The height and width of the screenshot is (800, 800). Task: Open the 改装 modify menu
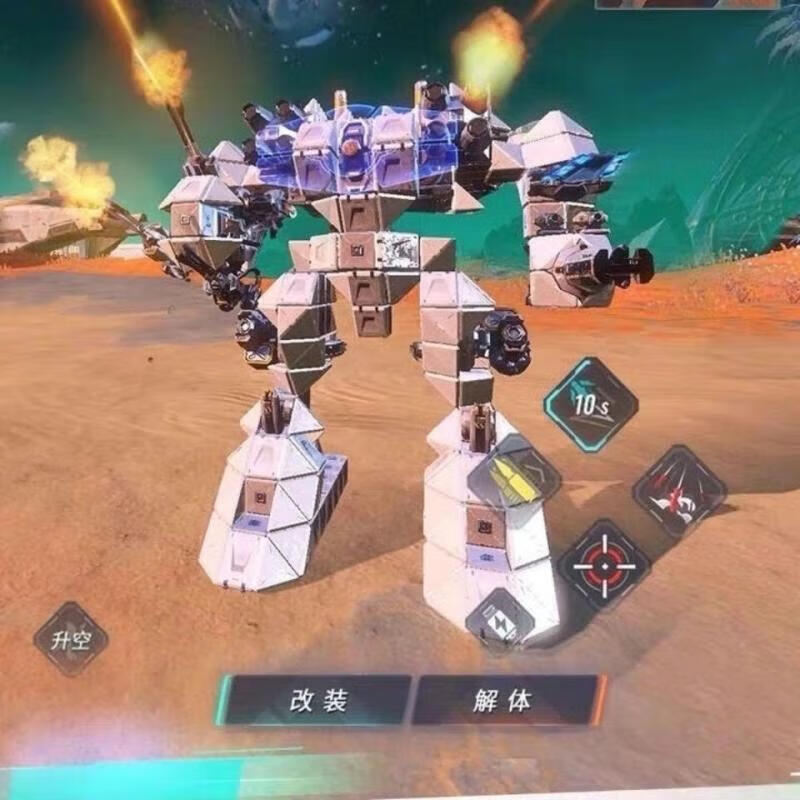318,700
